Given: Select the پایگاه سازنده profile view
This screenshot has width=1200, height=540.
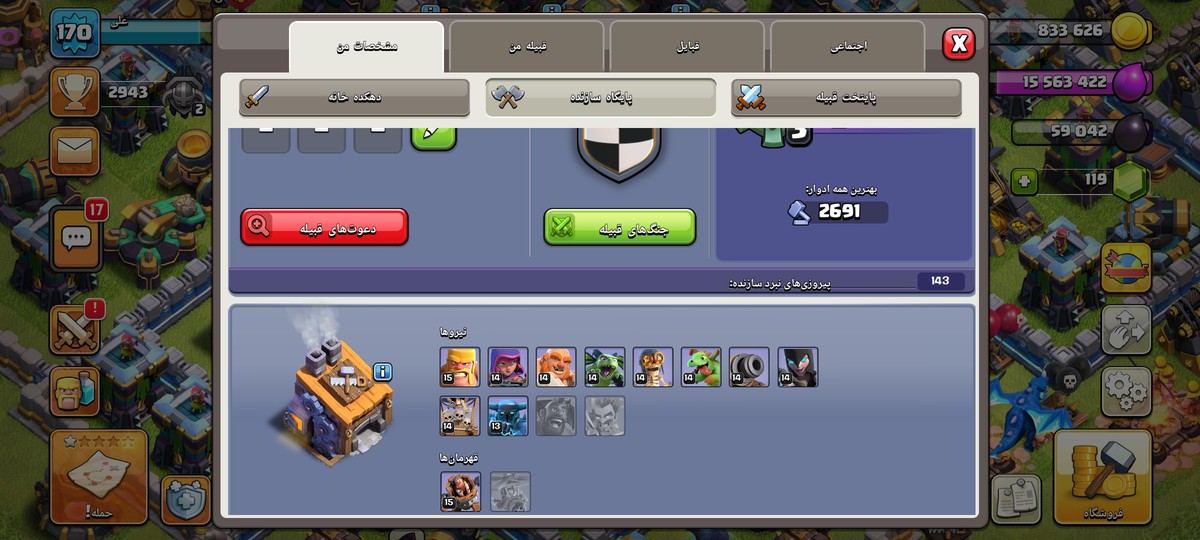Looking at the screenshot, I should [601, 97].
